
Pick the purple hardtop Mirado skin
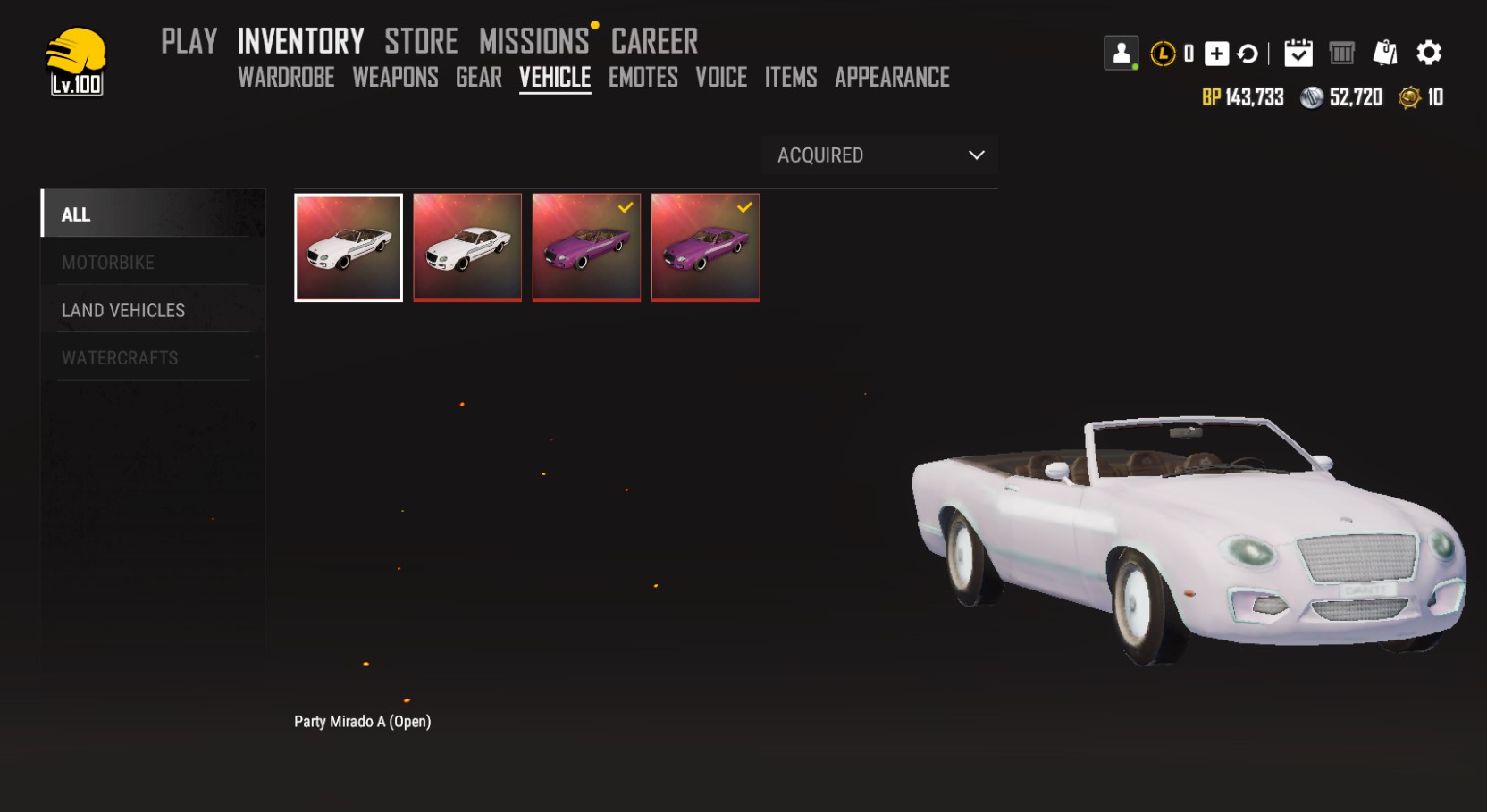coord(706,247)
